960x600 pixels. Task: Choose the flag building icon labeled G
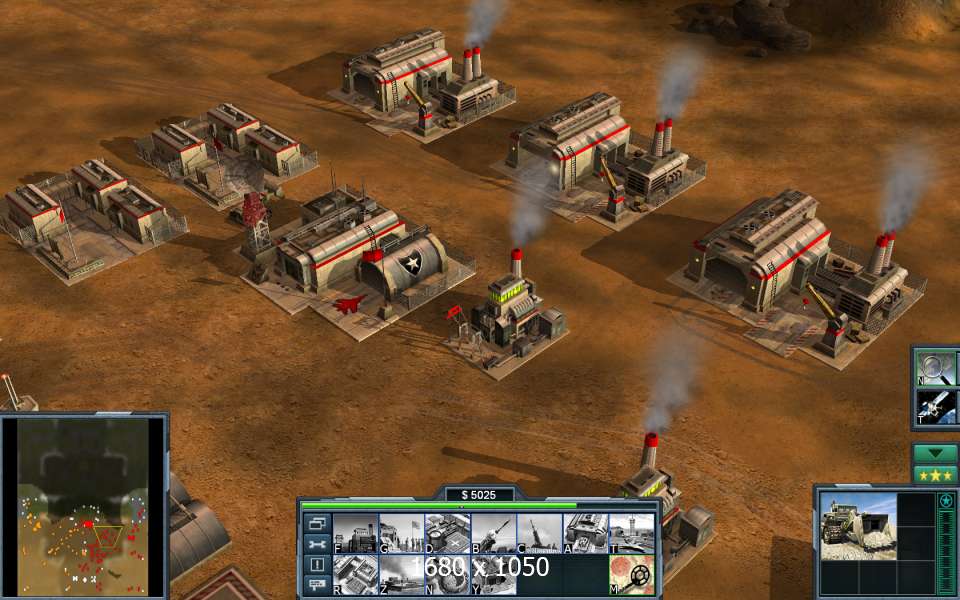click(401, 532)
